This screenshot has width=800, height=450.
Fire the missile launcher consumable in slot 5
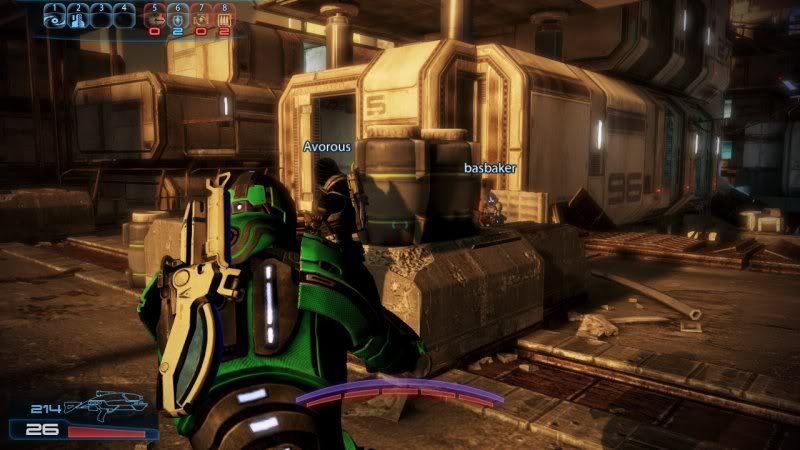click(x=156, y=17)
